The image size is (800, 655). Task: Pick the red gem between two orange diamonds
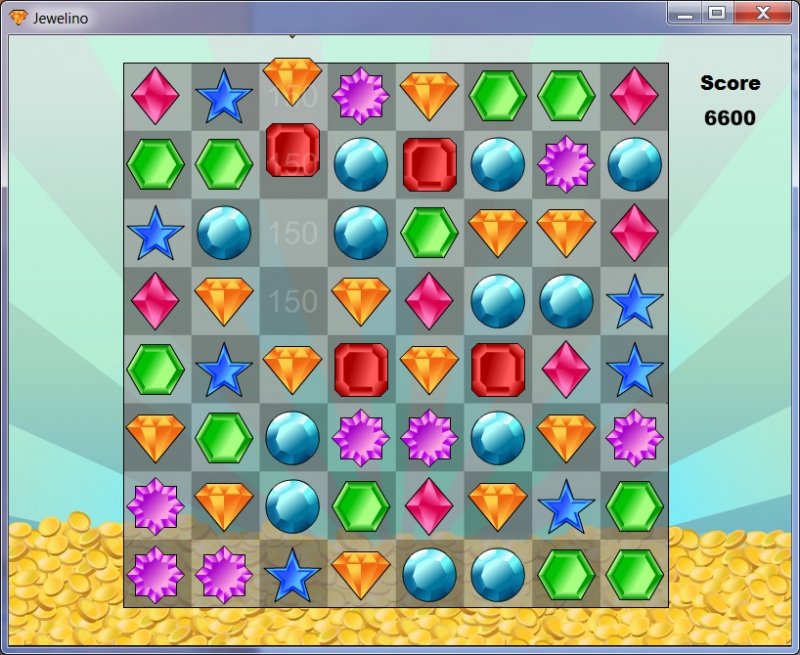point(361,369)
